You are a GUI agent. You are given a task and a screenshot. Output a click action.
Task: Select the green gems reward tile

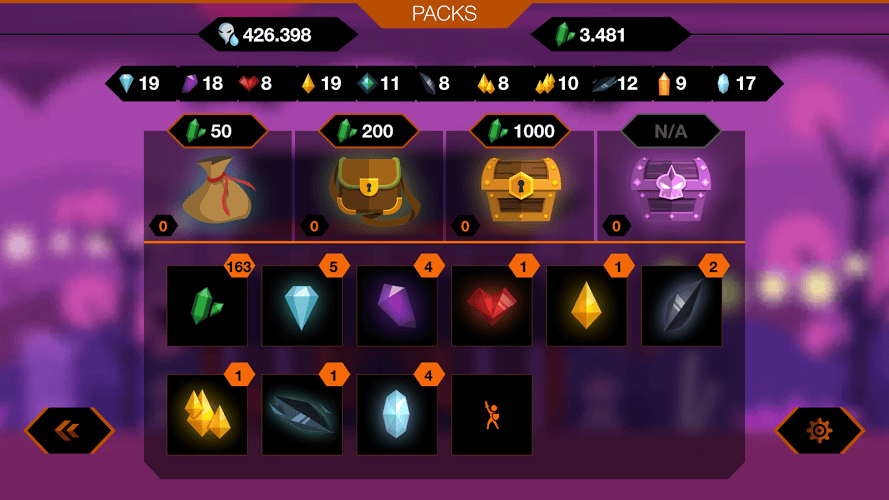207,306
